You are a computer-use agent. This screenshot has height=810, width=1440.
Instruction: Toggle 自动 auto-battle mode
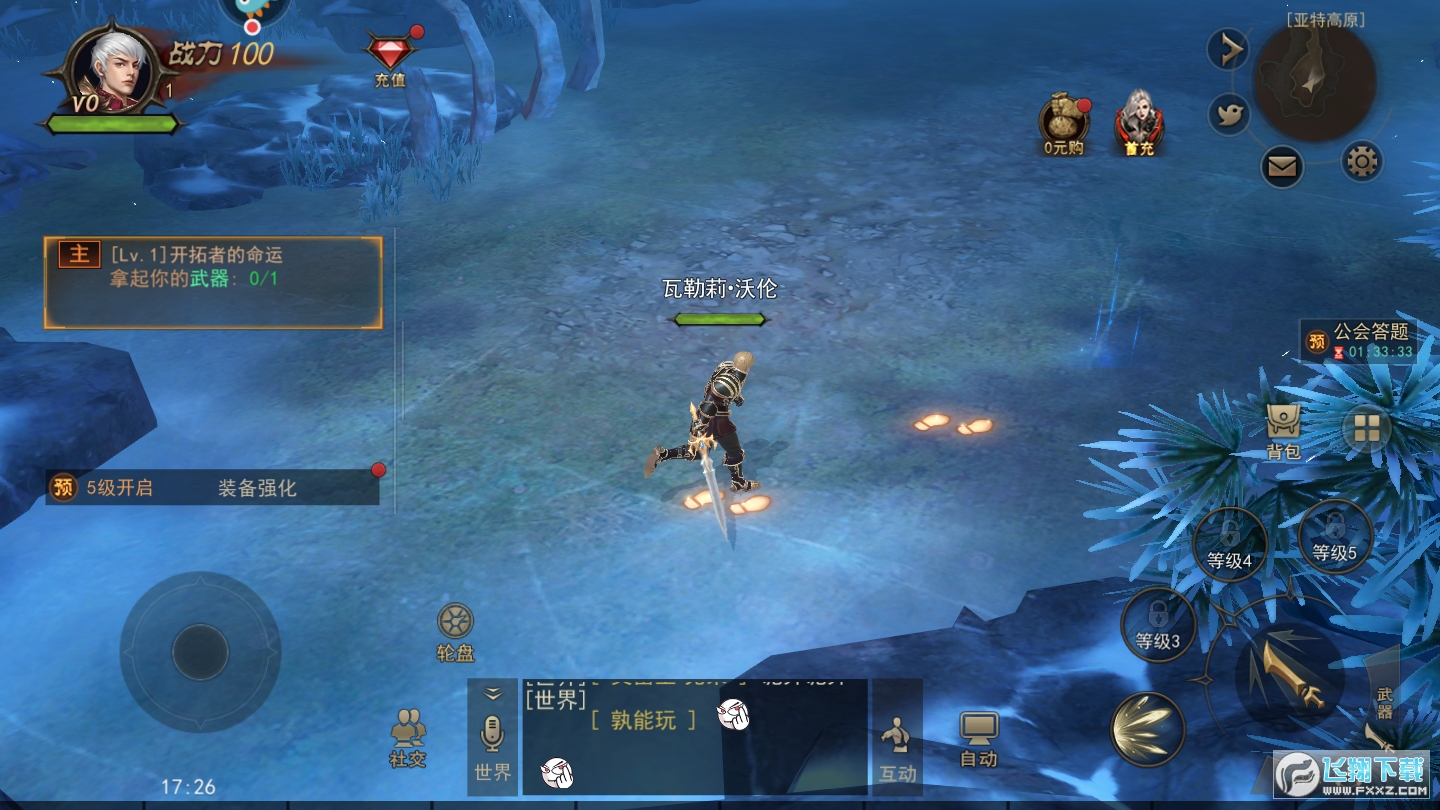(978, 740)
